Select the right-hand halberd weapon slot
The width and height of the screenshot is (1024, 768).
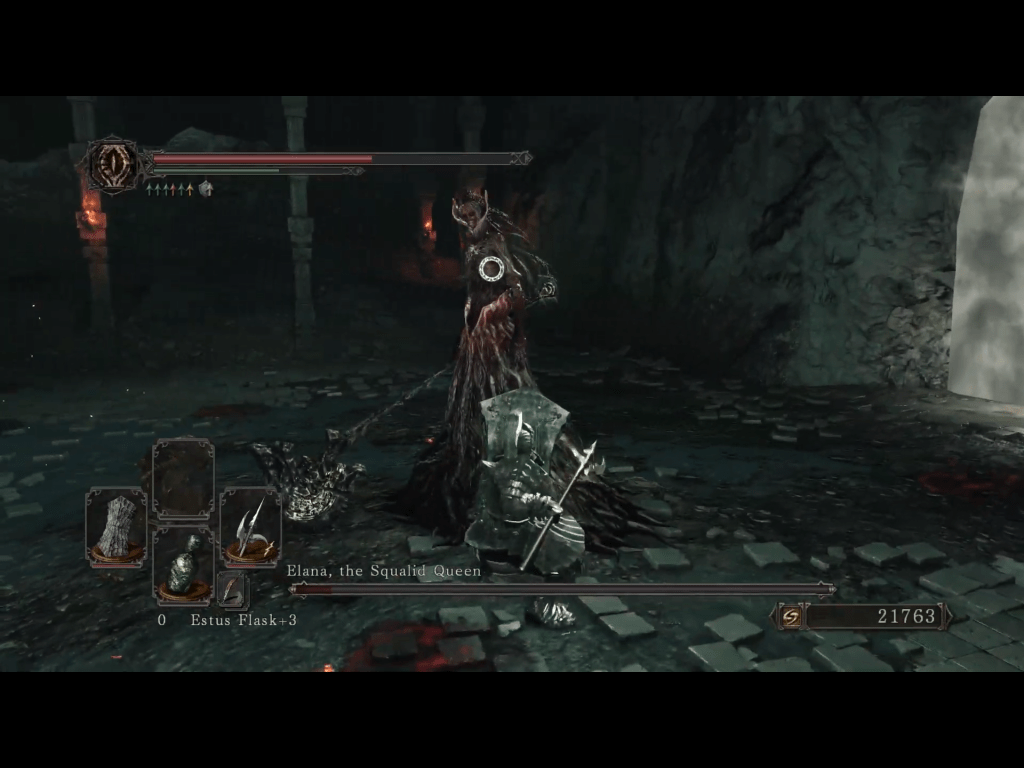tap(250, 527)
